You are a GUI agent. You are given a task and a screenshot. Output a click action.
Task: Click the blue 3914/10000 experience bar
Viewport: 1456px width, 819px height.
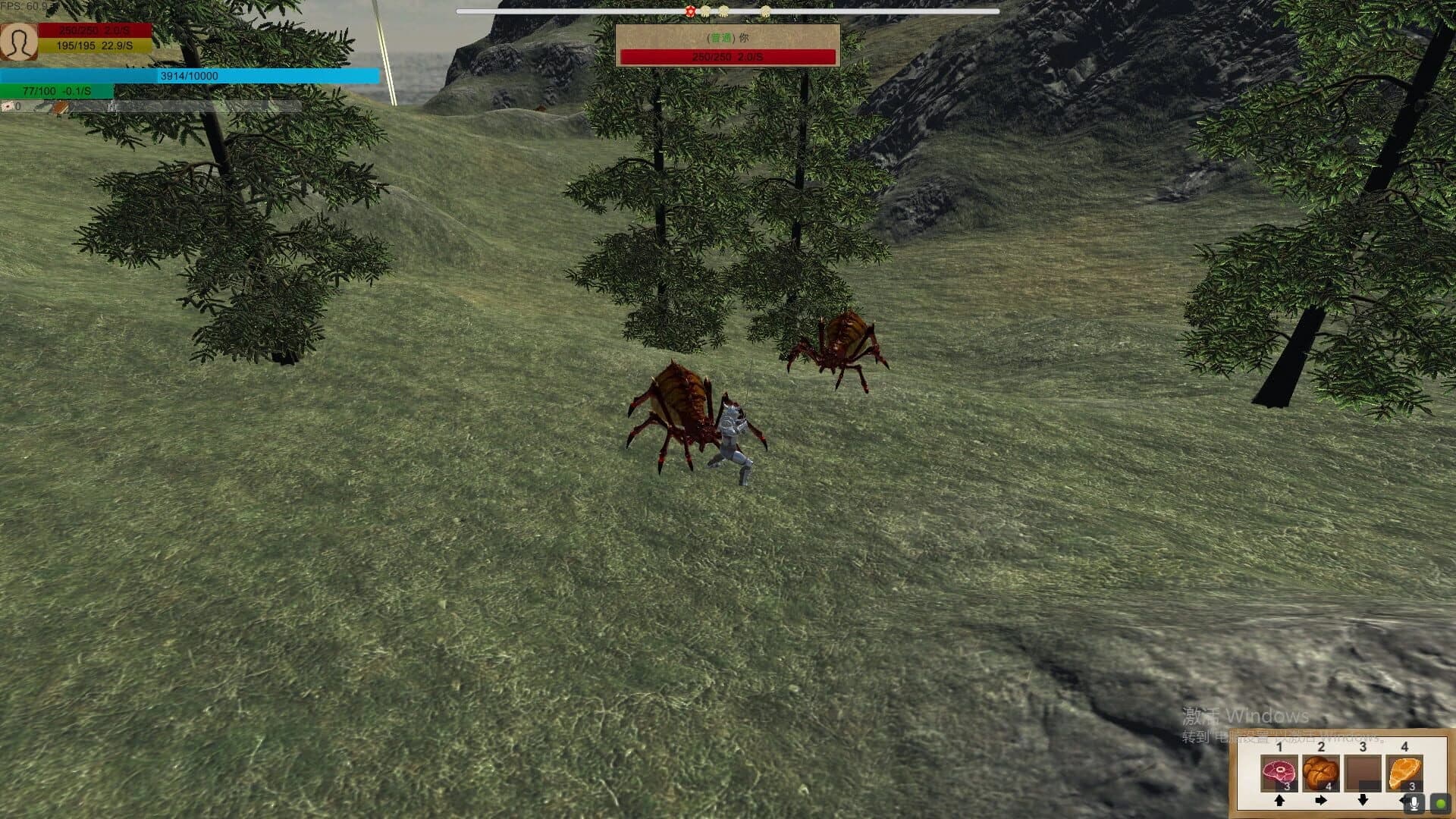pyautogui.click(x=190, y=76)
